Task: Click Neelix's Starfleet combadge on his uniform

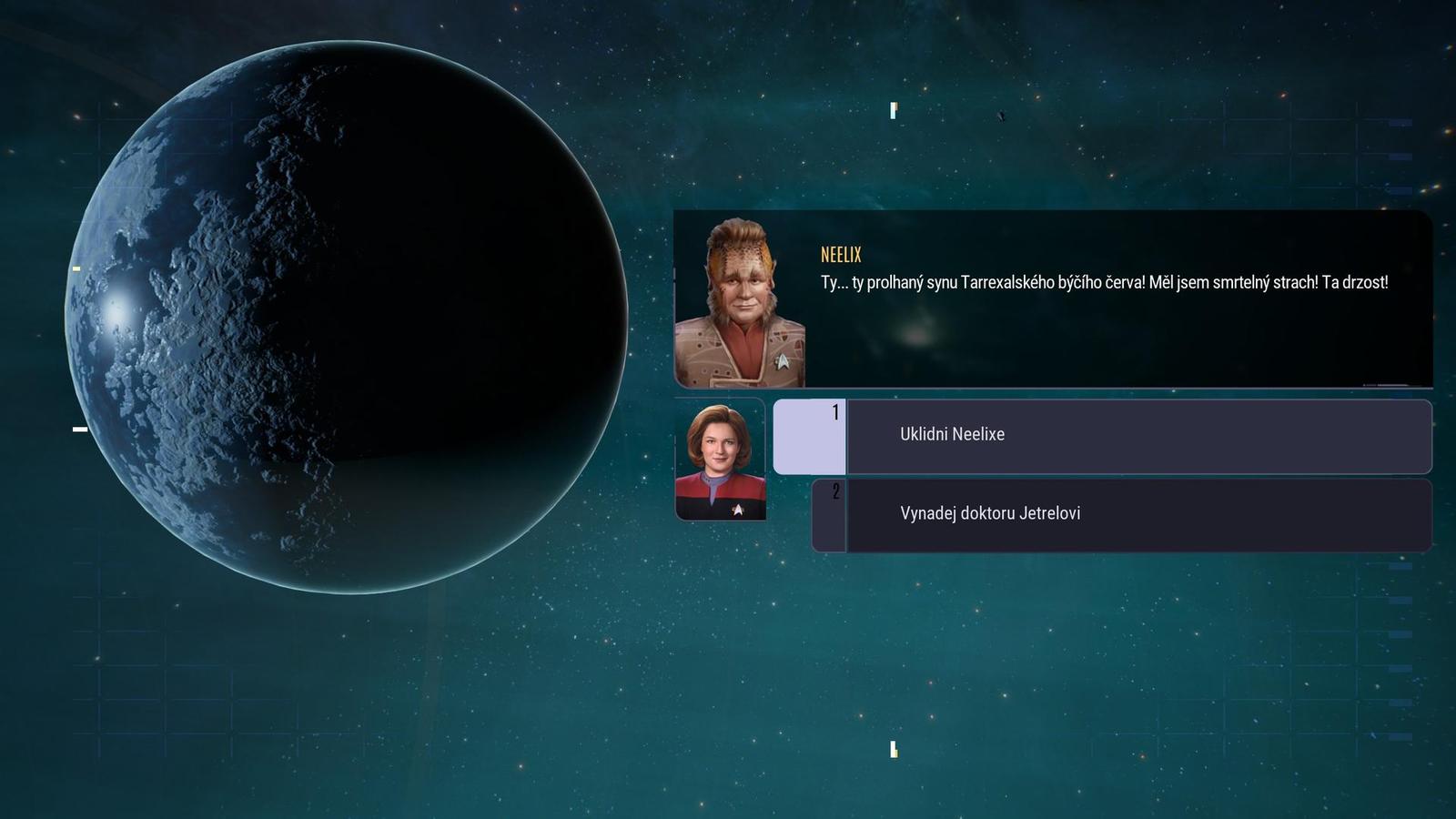Action: 783,360
